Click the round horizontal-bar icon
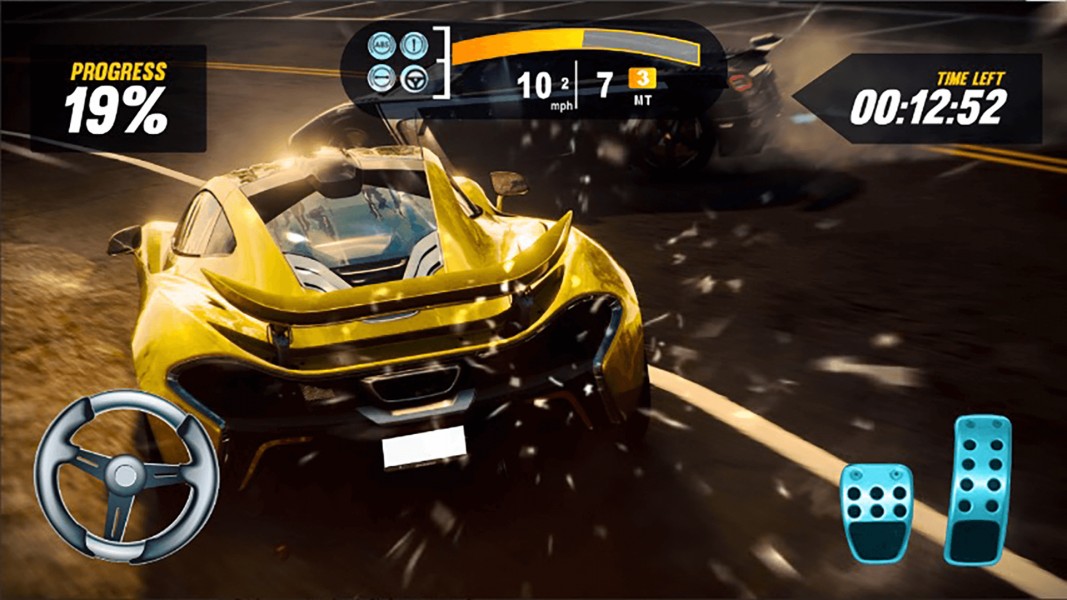Viewport: 1067px width, 600px height. pos(383,79)
